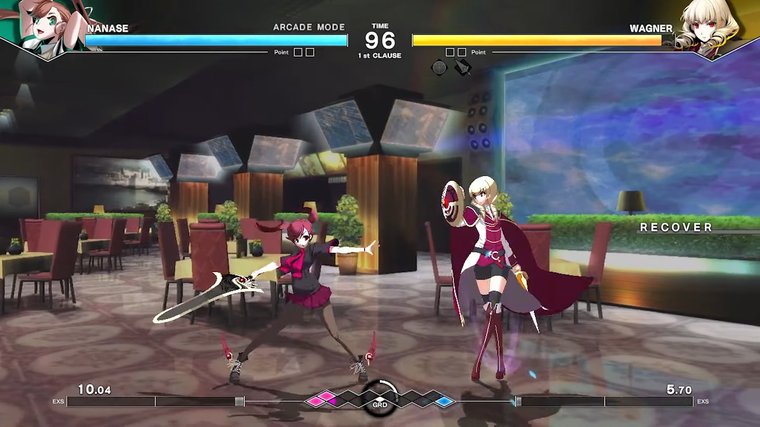Screen dimensions: 760x427
Task: Select the round shield icon under Wagner's bar
Action: click(x=439, y=68)
